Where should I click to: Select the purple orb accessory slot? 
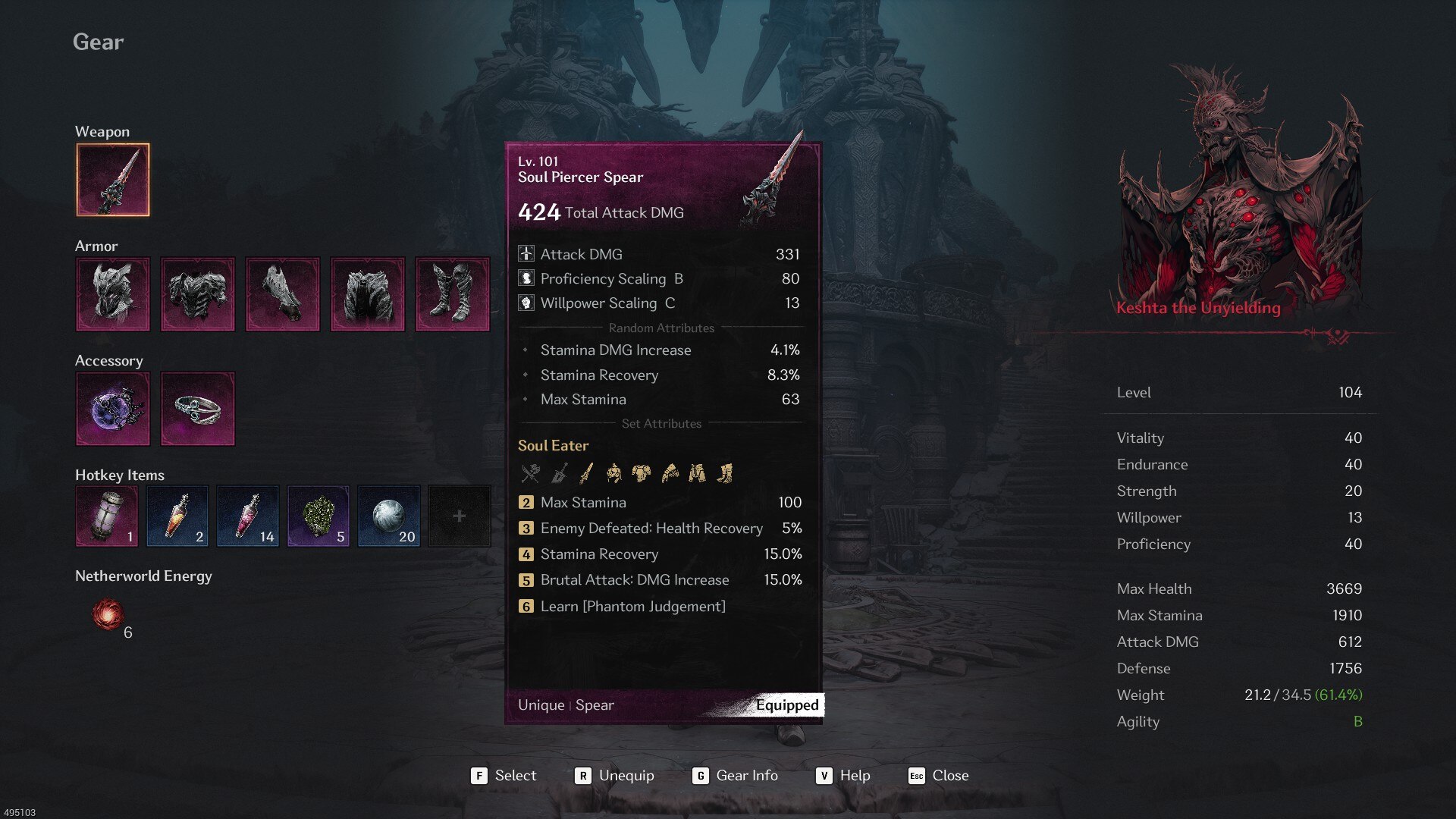point(113,409)
